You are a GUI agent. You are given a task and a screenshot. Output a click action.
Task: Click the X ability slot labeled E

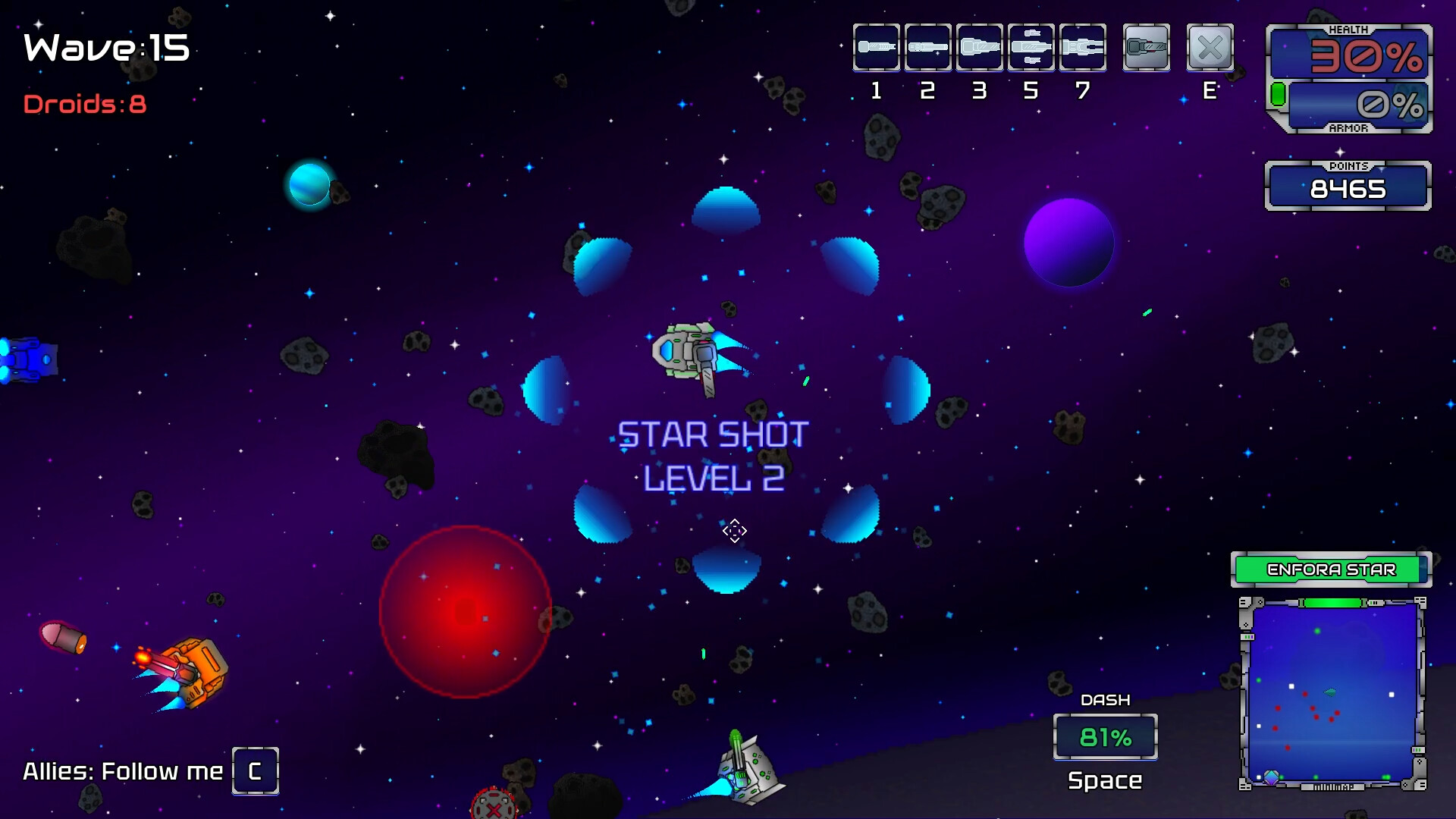pos(1210,48)
